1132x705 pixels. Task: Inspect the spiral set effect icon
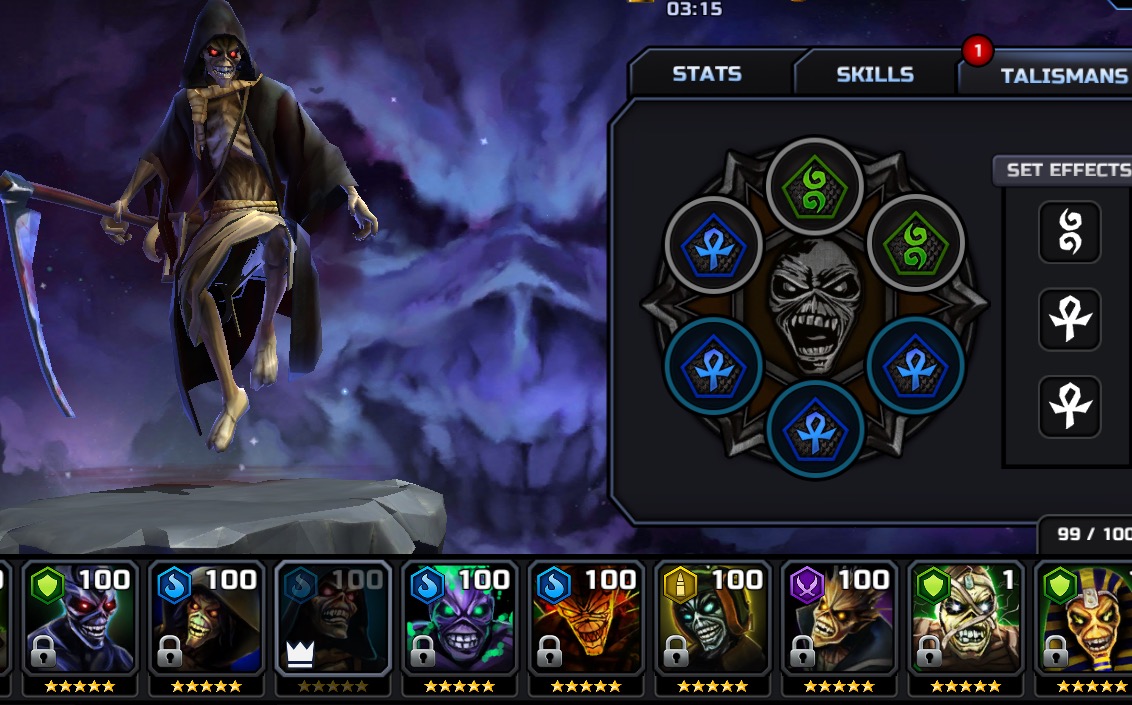tap(1069, 233)
